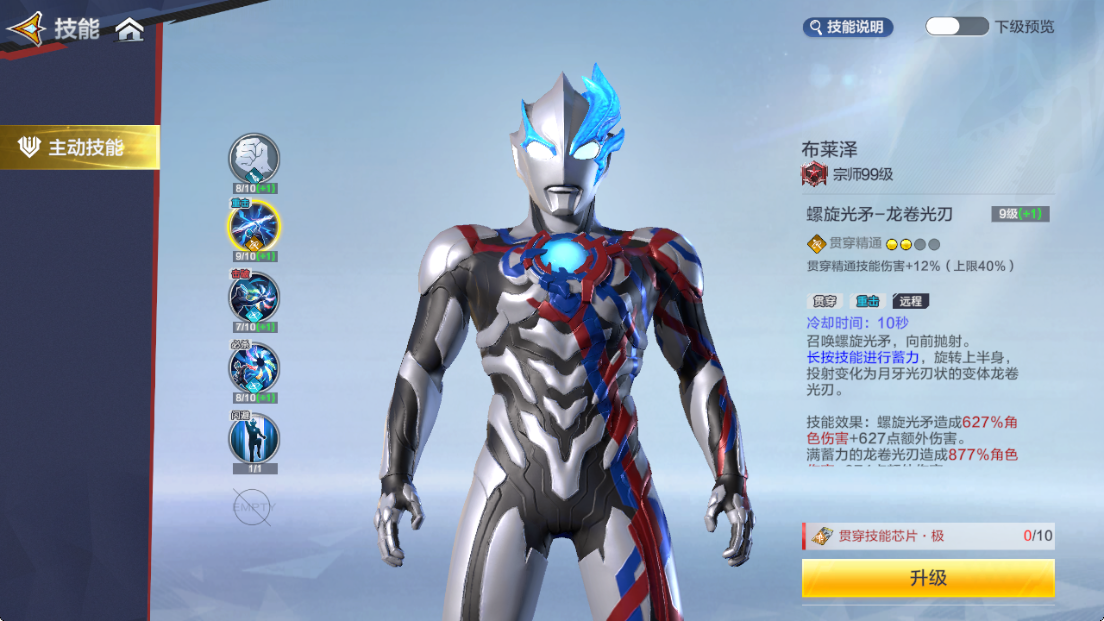This screenshot has width=1104, height=621.
Task: Tap the 宗师99级 rank badge
Action: [814, 175]
